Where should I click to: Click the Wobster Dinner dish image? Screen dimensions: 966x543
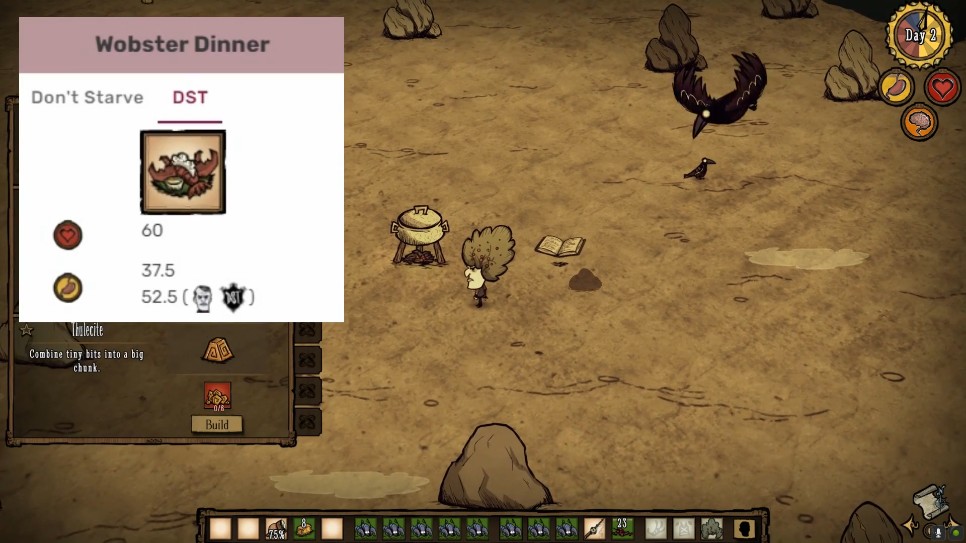[x=183, y=172]
